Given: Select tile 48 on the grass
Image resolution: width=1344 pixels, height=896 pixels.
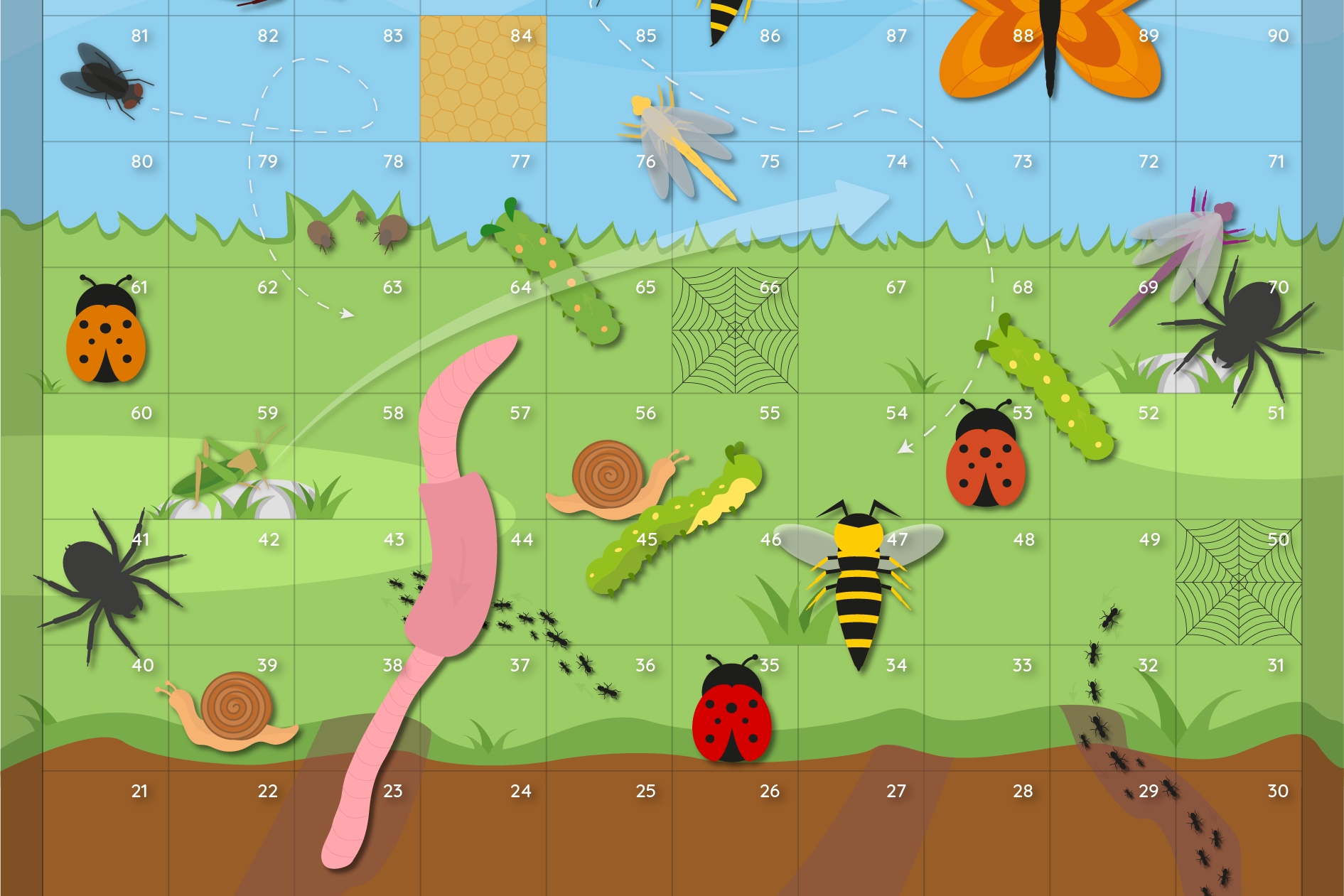Looking at the screenshot, I should 987,582.
